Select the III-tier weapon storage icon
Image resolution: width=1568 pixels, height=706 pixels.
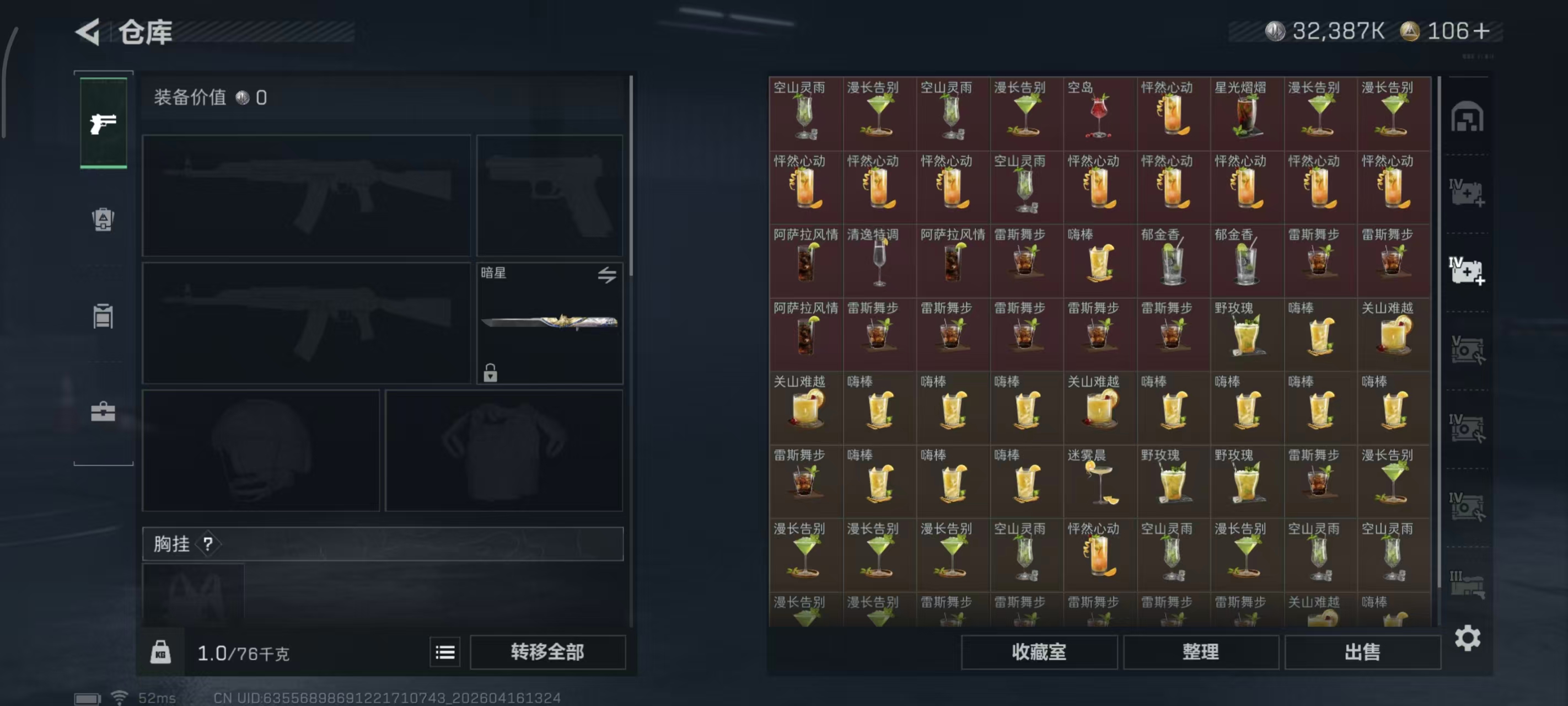1468,585
